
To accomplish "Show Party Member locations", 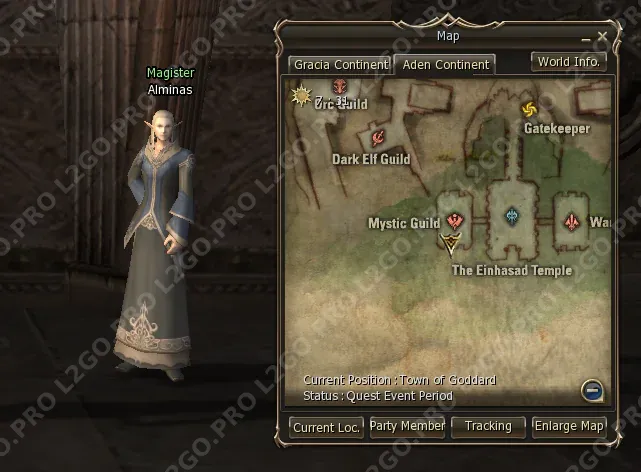I will 407,427.
